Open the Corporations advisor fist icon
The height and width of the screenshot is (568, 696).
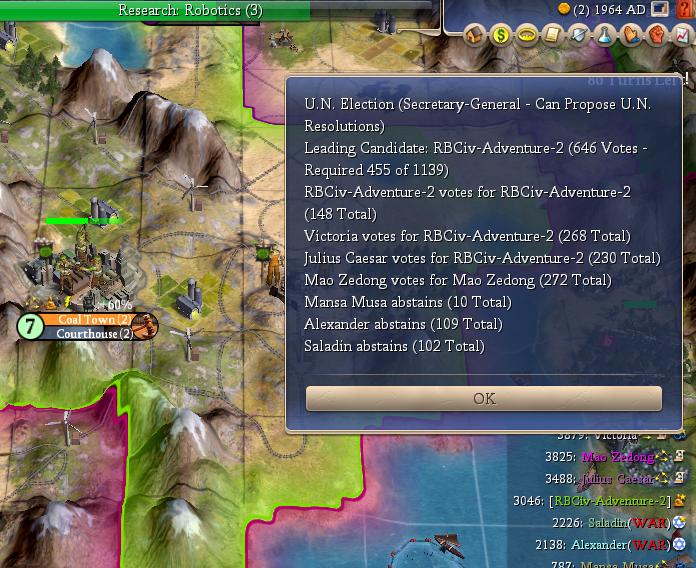pyautogui.click(x=657, y=36)
